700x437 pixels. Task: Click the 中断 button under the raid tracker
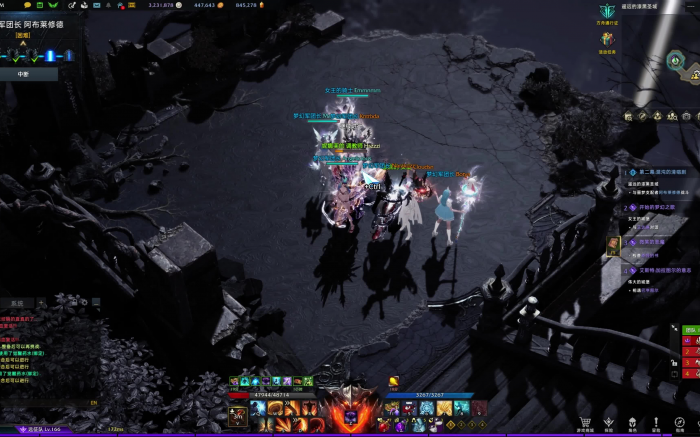[x=23, y=74]
